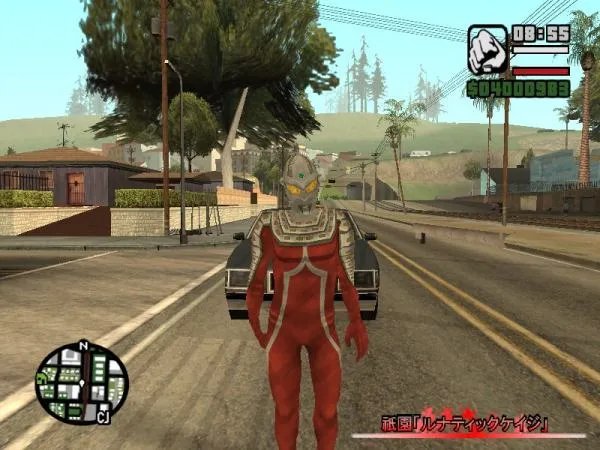Image resolution: width=600 pixels, height=450 pixels.
Task: Click the CJ player marker on radar
Action: [x=102, y=417]
